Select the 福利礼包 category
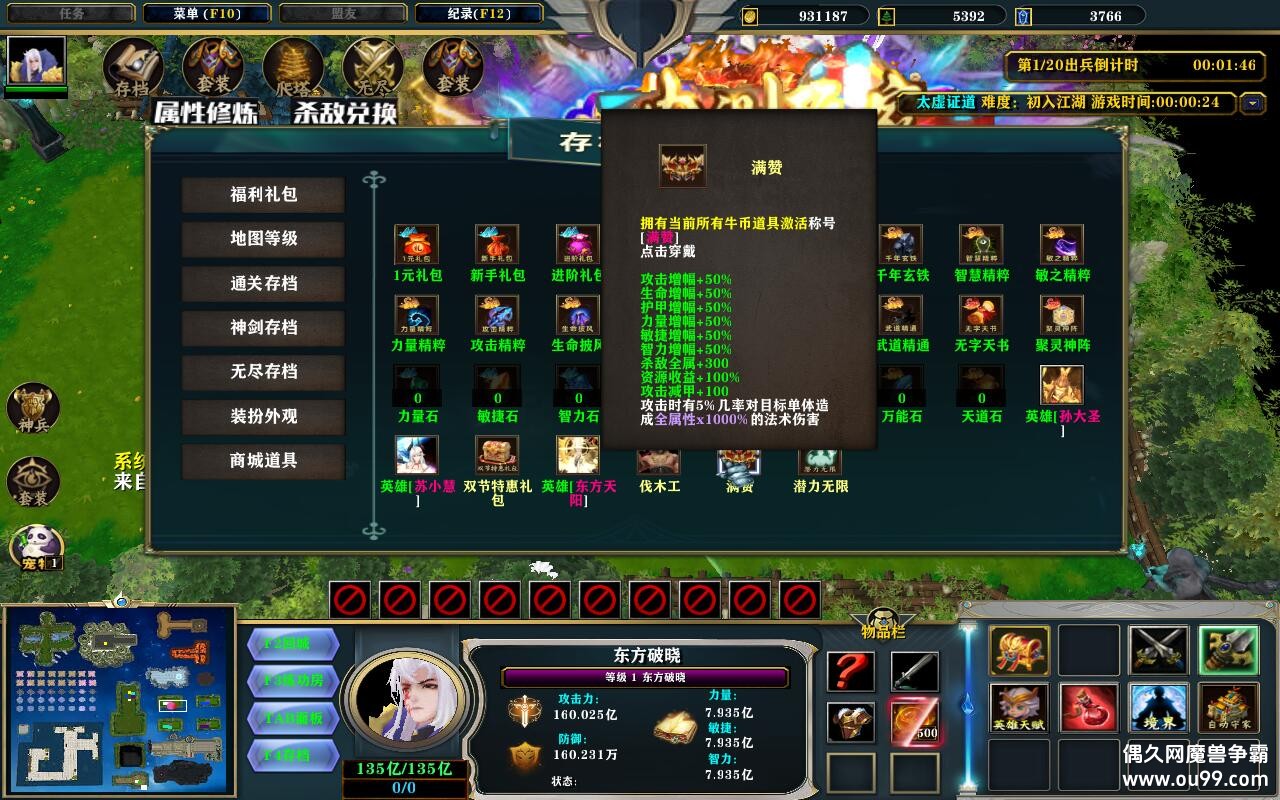 click(263, 195)
